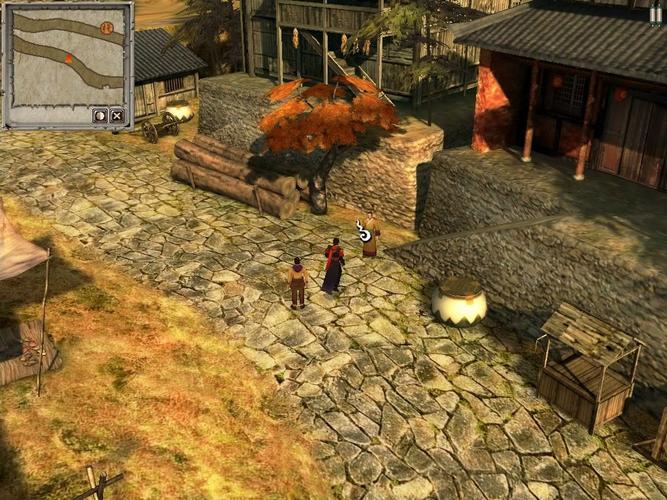Select the orange circular marker on the minimap
Screen dimensions: 667x500
pyautogui.click(x=107, y=27)
